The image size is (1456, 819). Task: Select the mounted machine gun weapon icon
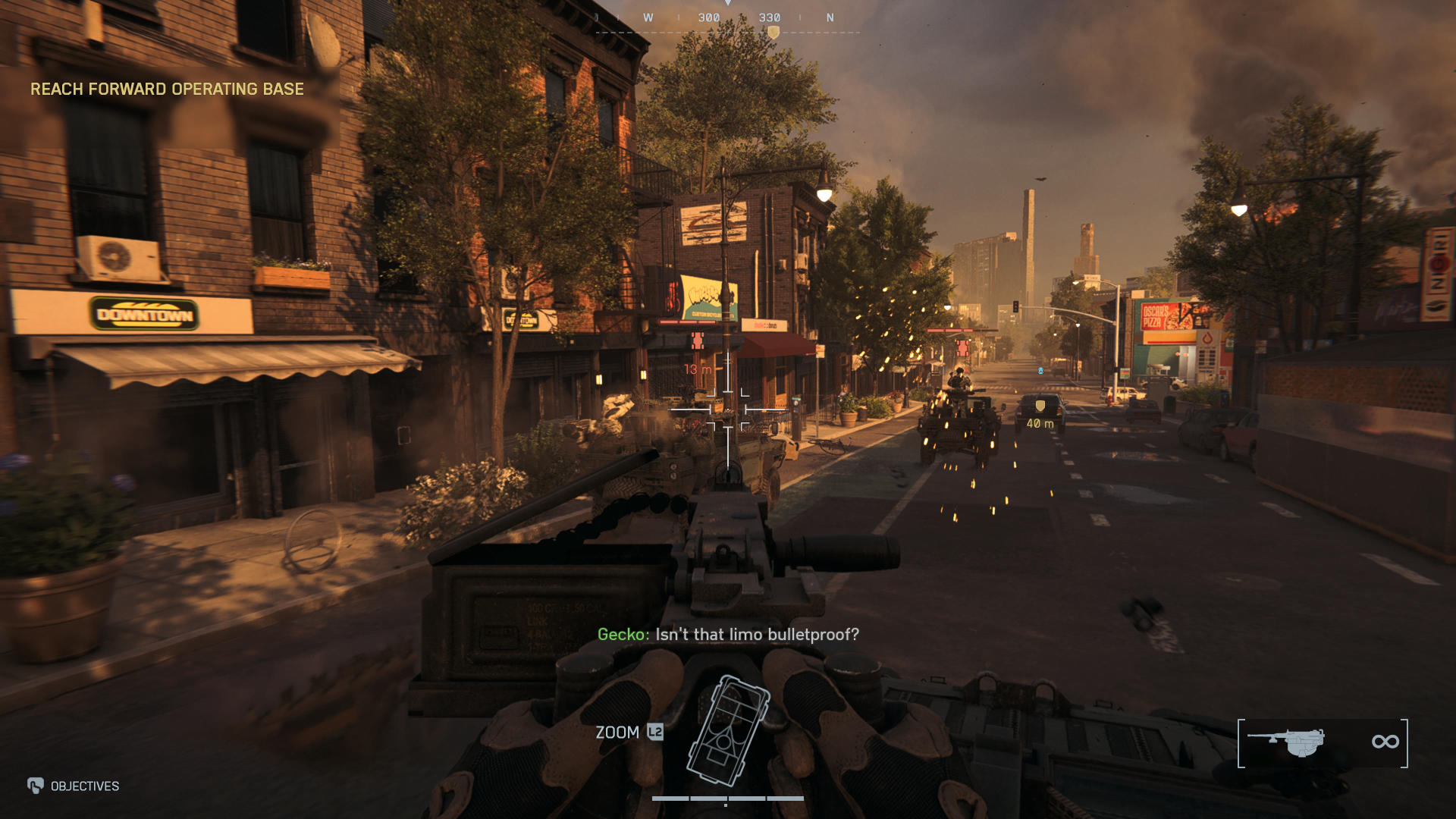click(x=1286, y=742)
